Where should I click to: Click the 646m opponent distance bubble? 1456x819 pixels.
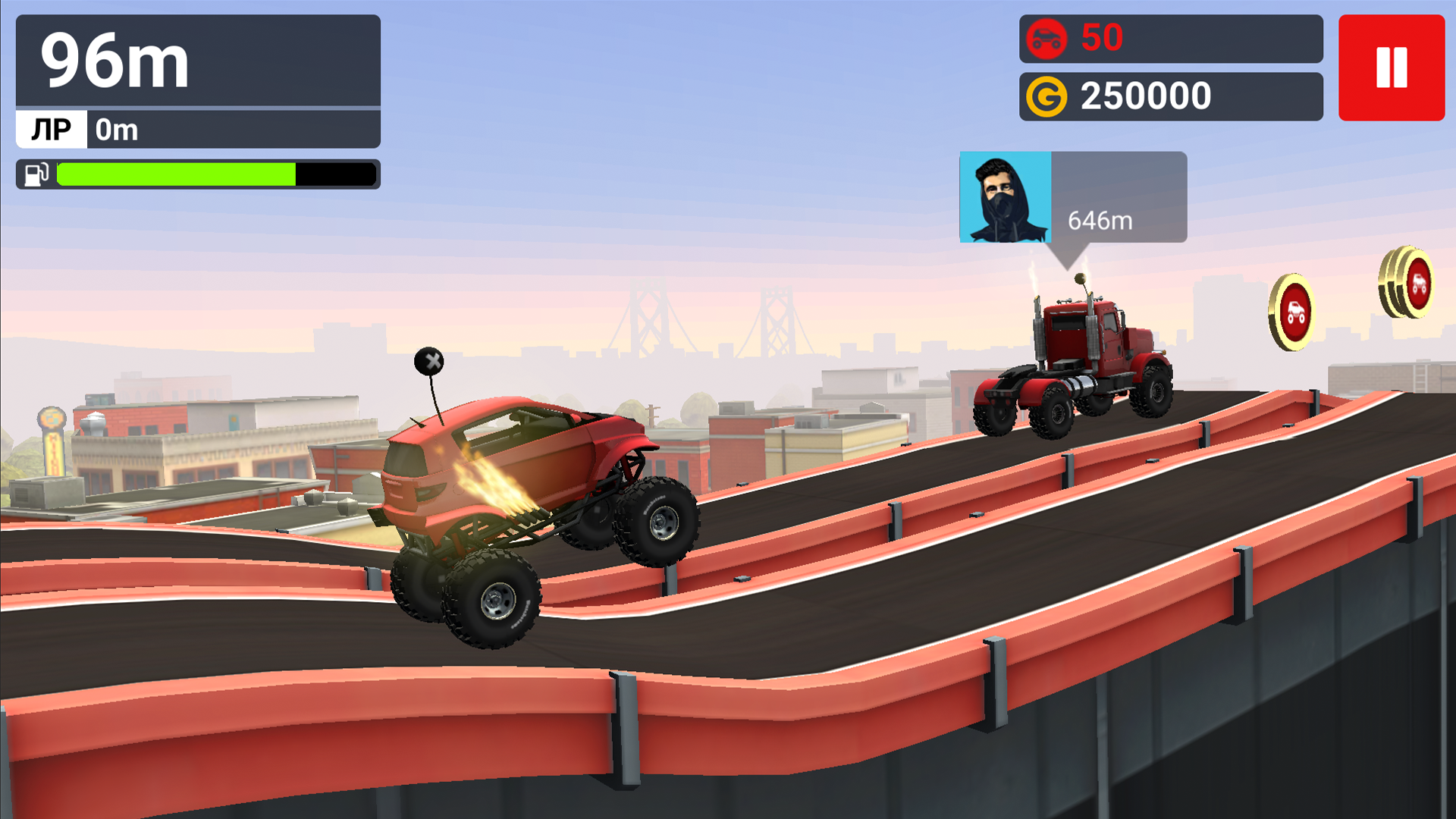pyautogui.click(x=1100, y=221)
